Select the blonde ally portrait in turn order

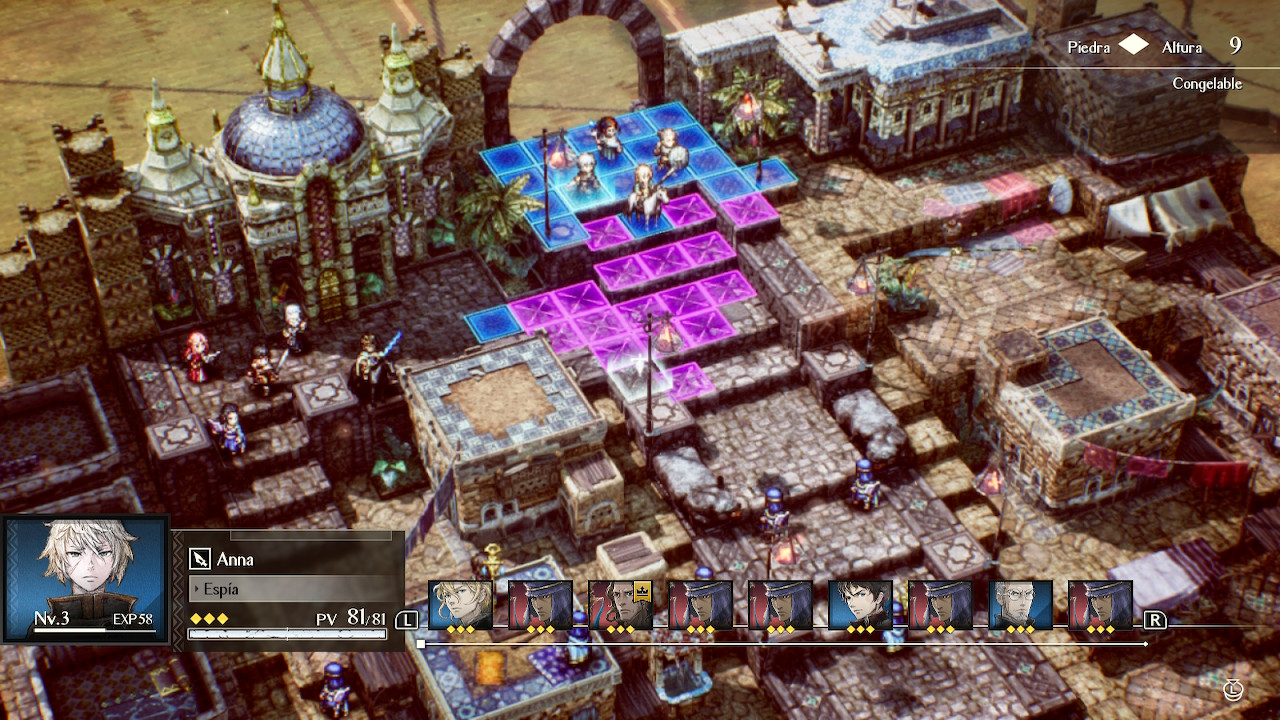click(460, 604)
